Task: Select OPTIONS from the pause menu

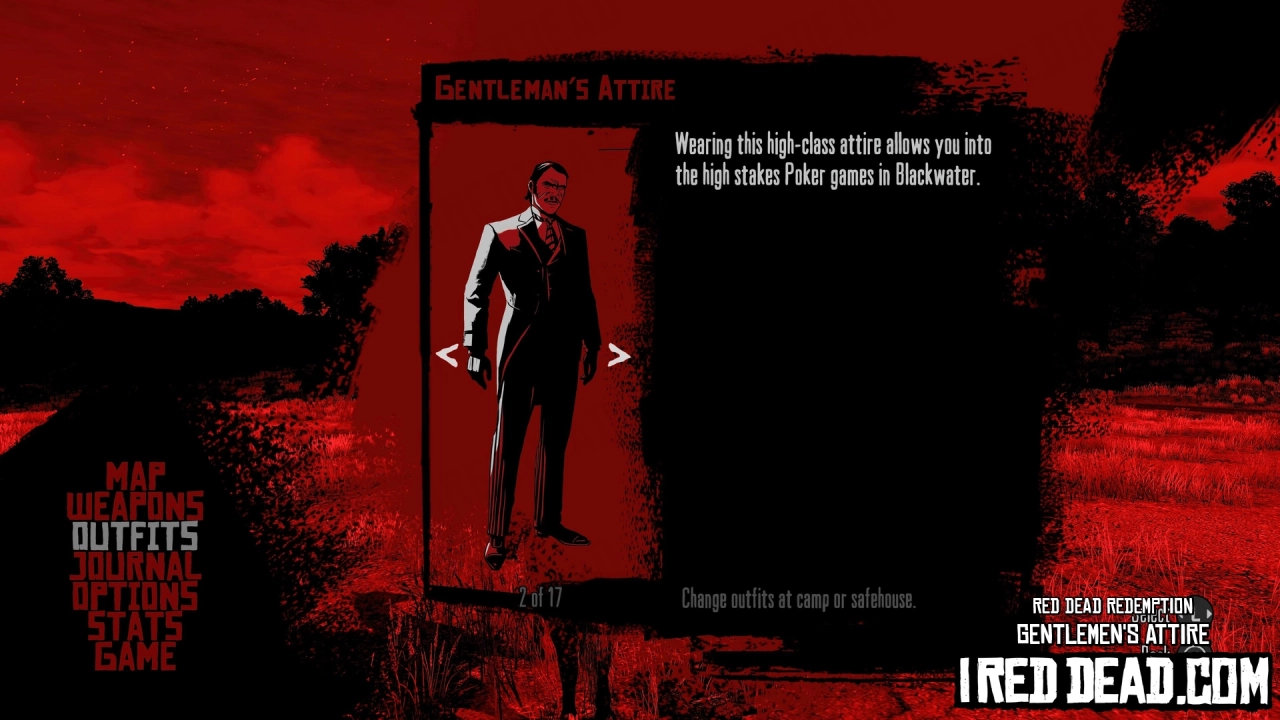Action: [134, 597]
